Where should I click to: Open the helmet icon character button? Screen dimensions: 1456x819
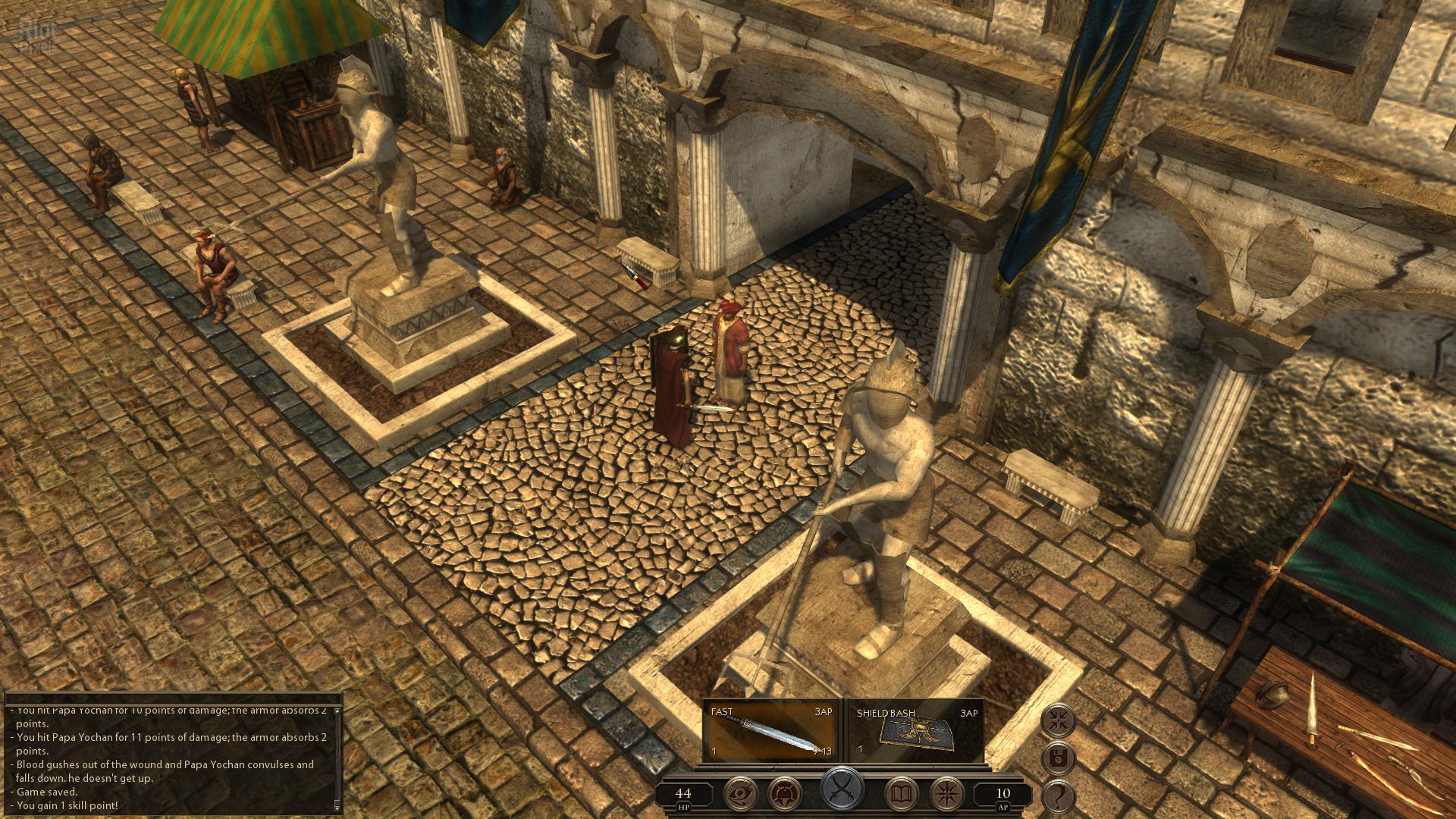(786, 794)
